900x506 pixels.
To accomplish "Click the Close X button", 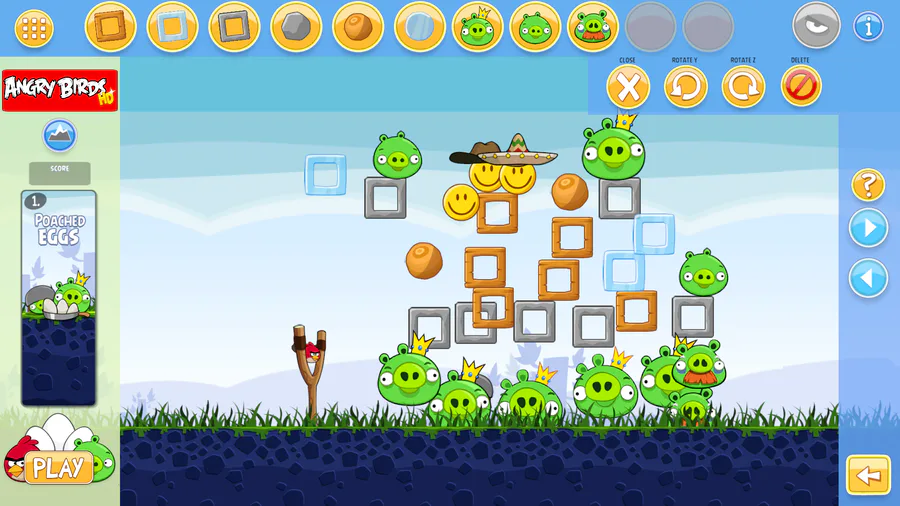I will tap(628, 87).
